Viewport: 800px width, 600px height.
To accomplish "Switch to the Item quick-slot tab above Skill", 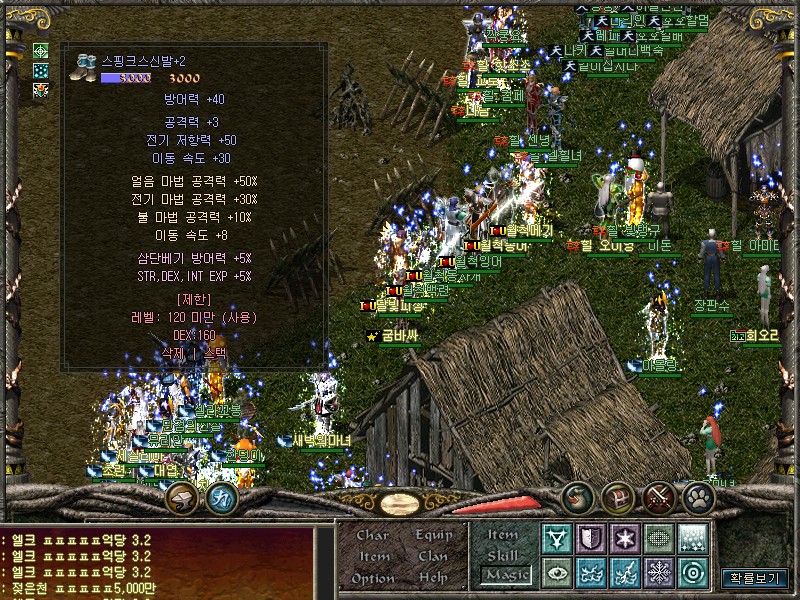I will click(503, 534).
